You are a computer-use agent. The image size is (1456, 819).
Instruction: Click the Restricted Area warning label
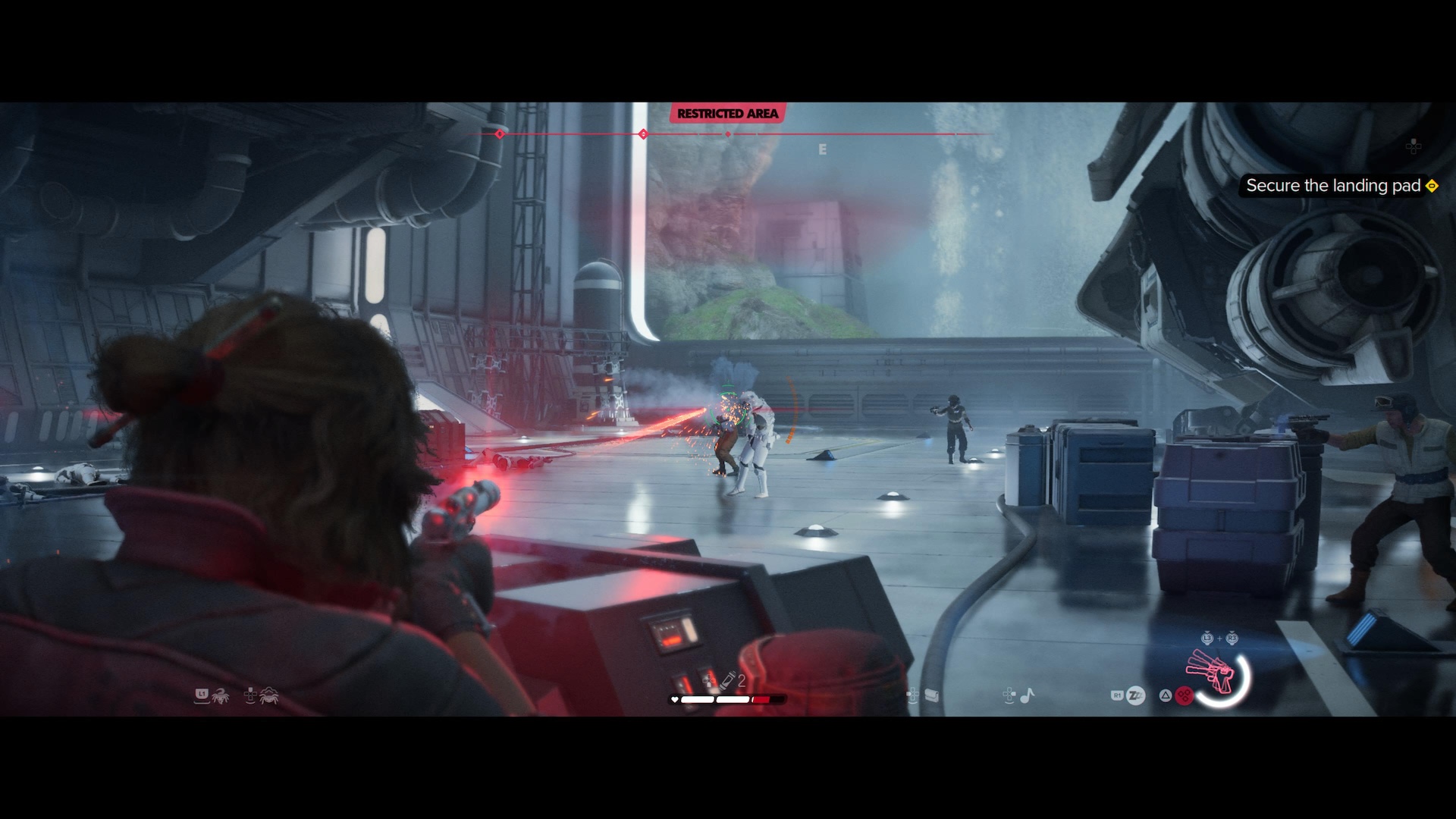coord(727,114)
